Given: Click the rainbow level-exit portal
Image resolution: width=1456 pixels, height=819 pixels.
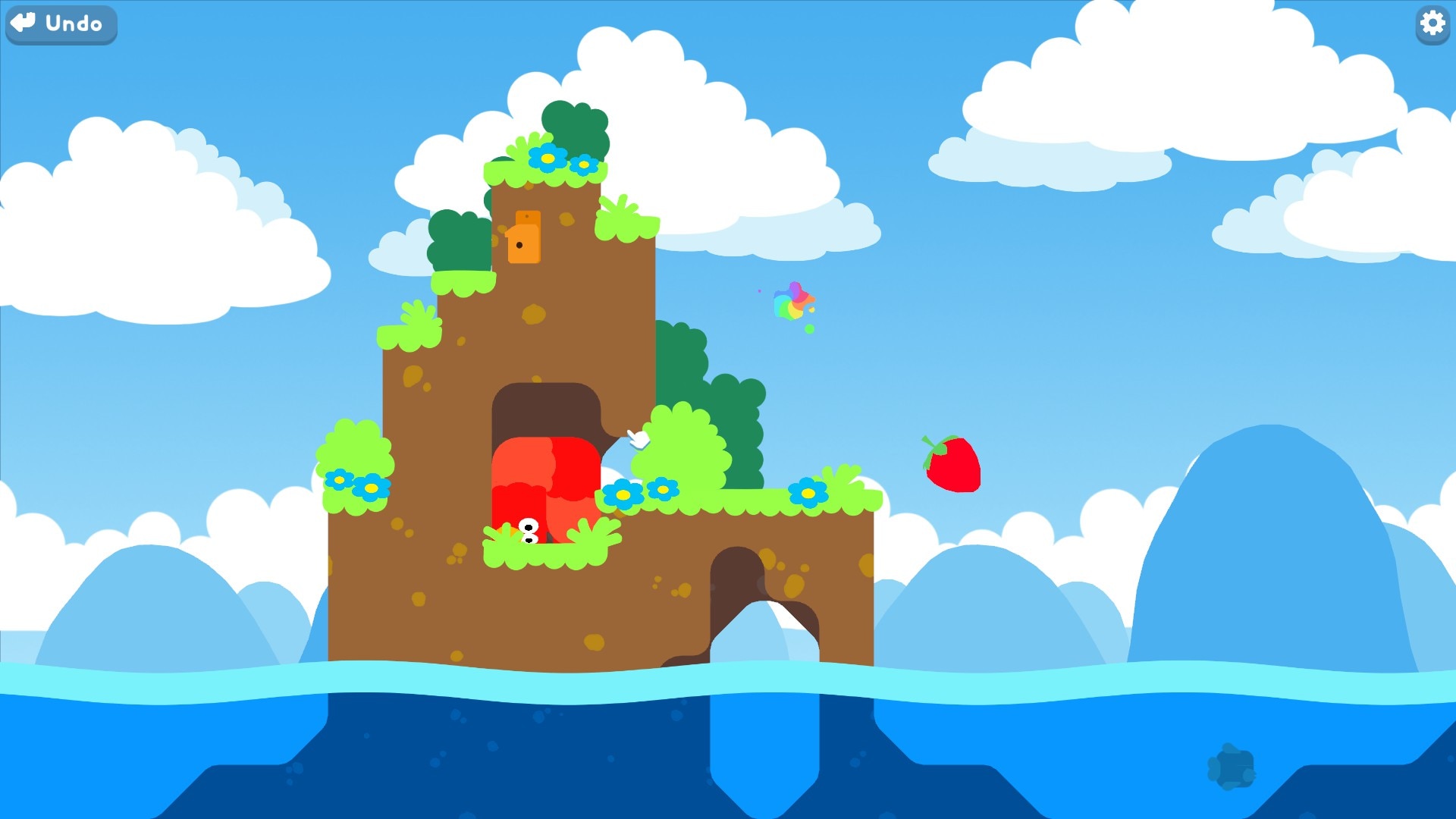Looking at the screenshot, I should 792,302.
